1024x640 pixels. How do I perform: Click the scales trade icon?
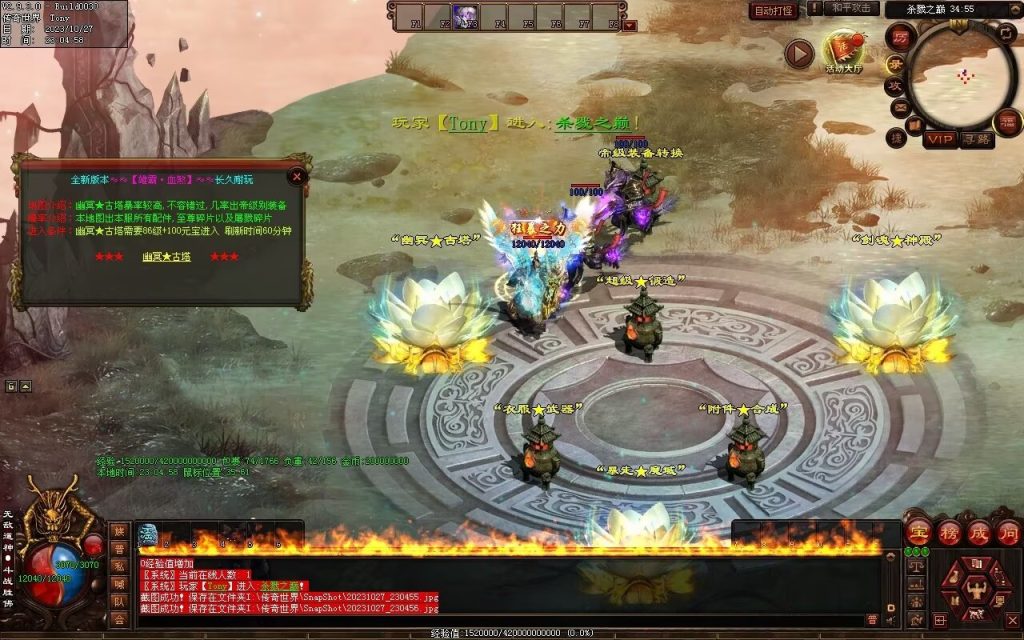(x=915, y=566)
